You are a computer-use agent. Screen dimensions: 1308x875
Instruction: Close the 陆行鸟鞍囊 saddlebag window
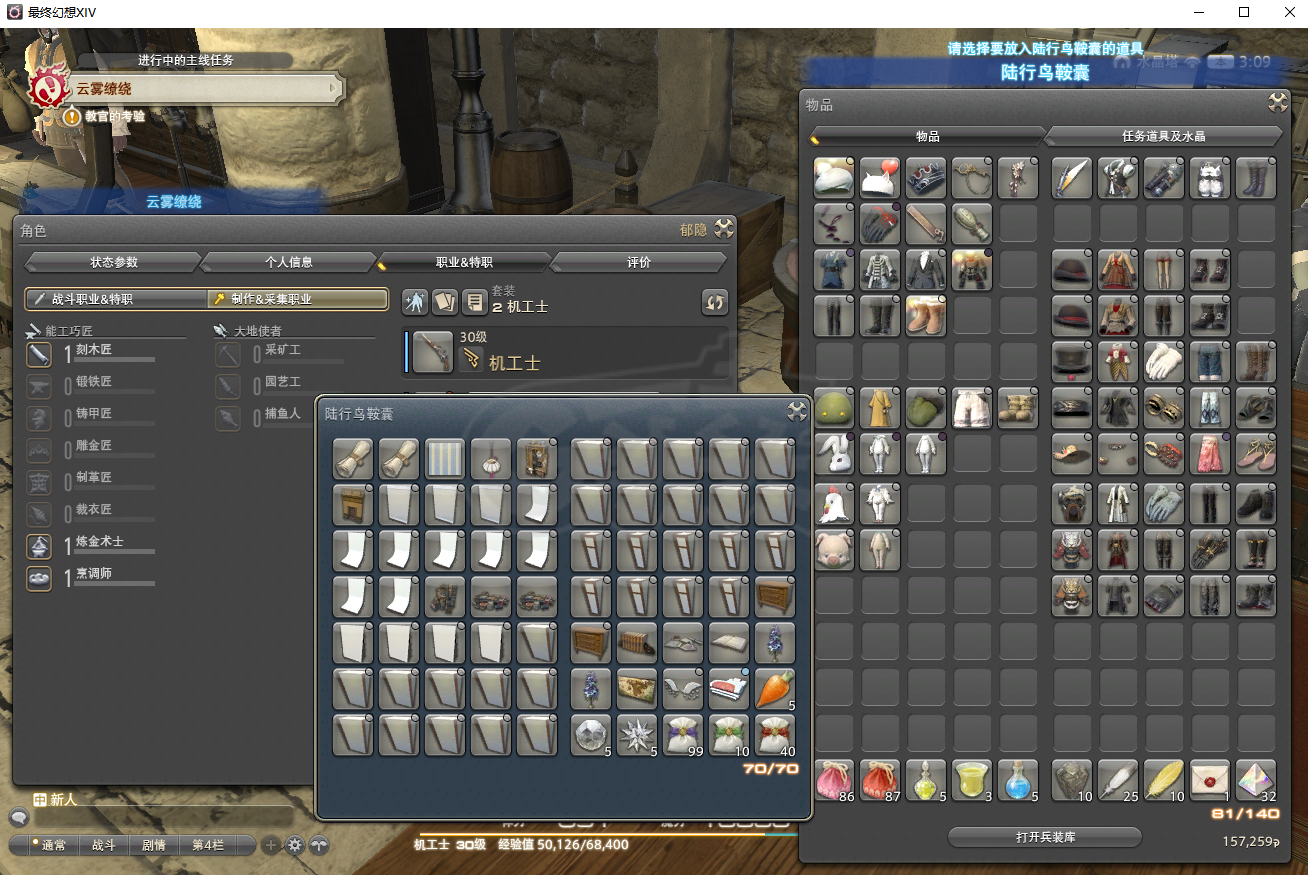tap(796, 411)
